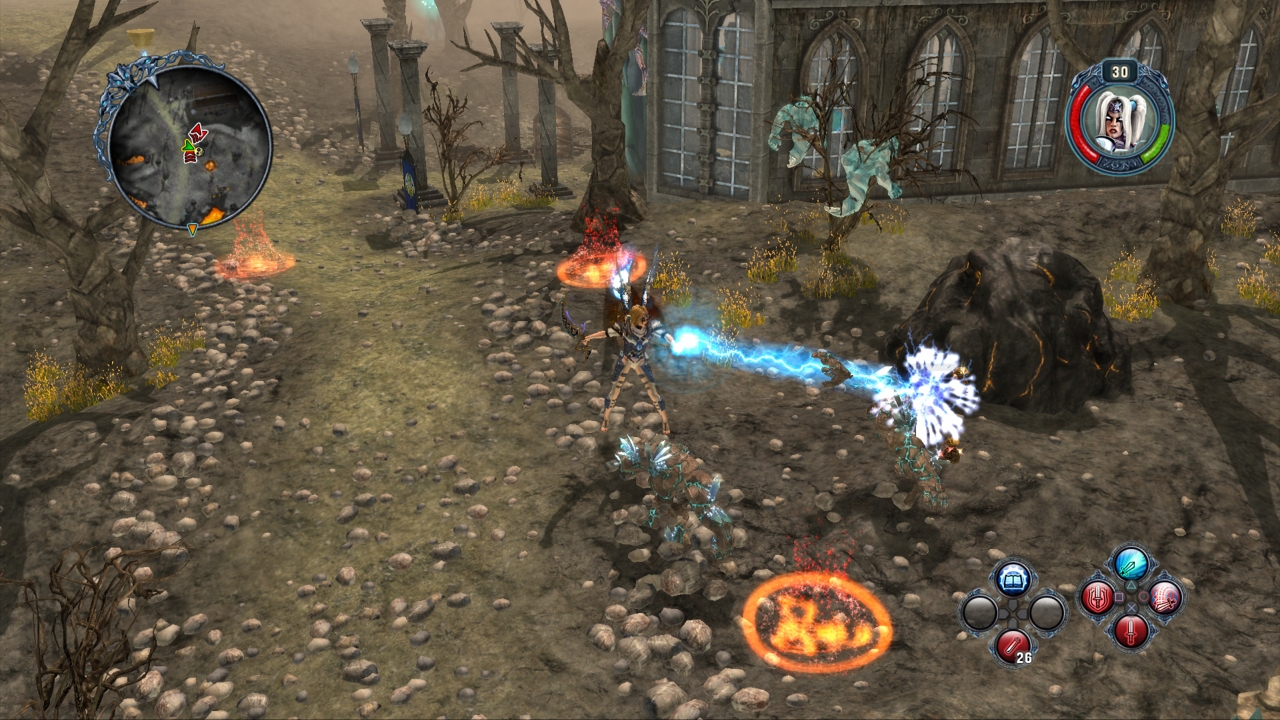Trigger the glowing cyan sword skill

(1131, 564)
